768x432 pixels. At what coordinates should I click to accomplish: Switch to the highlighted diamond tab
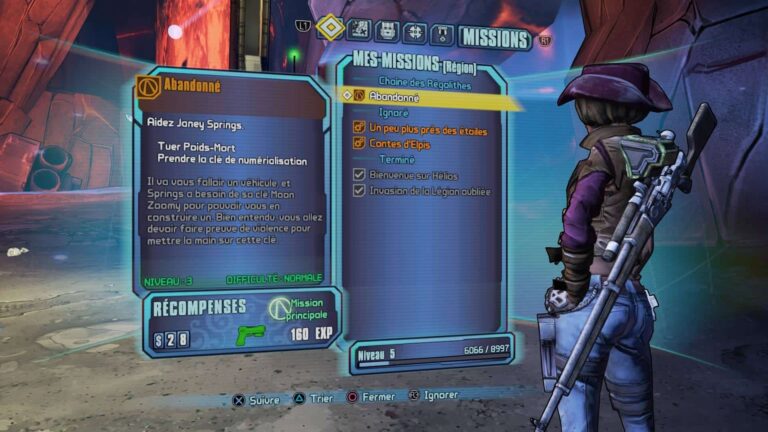coord(330,29)
